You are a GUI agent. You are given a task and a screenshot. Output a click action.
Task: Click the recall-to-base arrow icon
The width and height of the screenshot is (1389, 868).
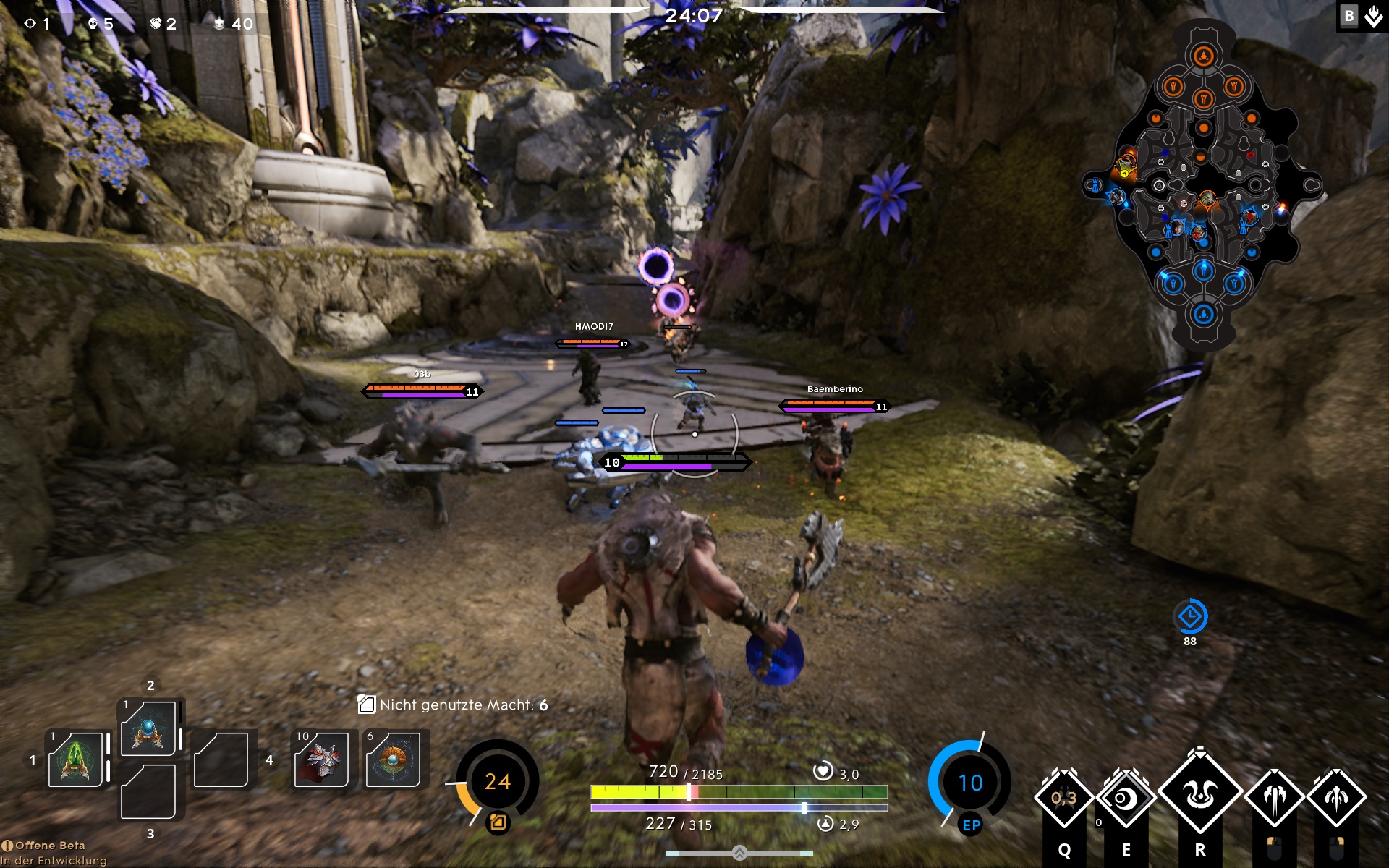pyautogui.click(x=1373, y=16)
